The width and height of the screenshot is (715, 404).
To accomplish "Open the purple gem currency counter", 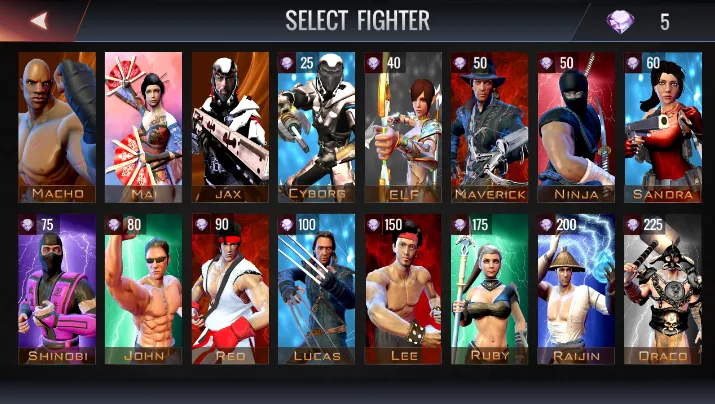I will pos(640,21).
